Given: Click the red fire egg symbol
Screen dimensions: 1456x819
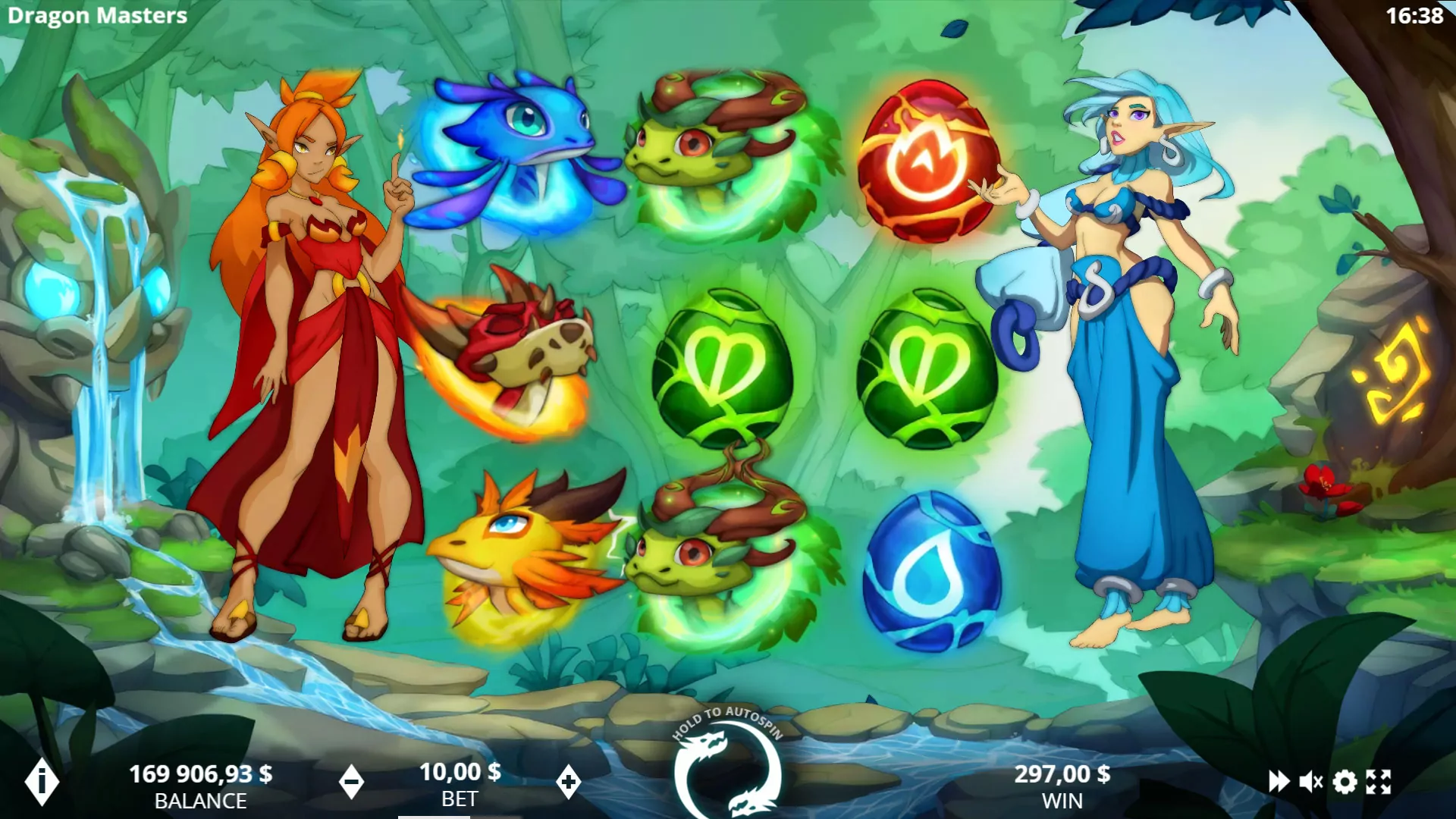Looking at the screenshot, I should 926,161.
